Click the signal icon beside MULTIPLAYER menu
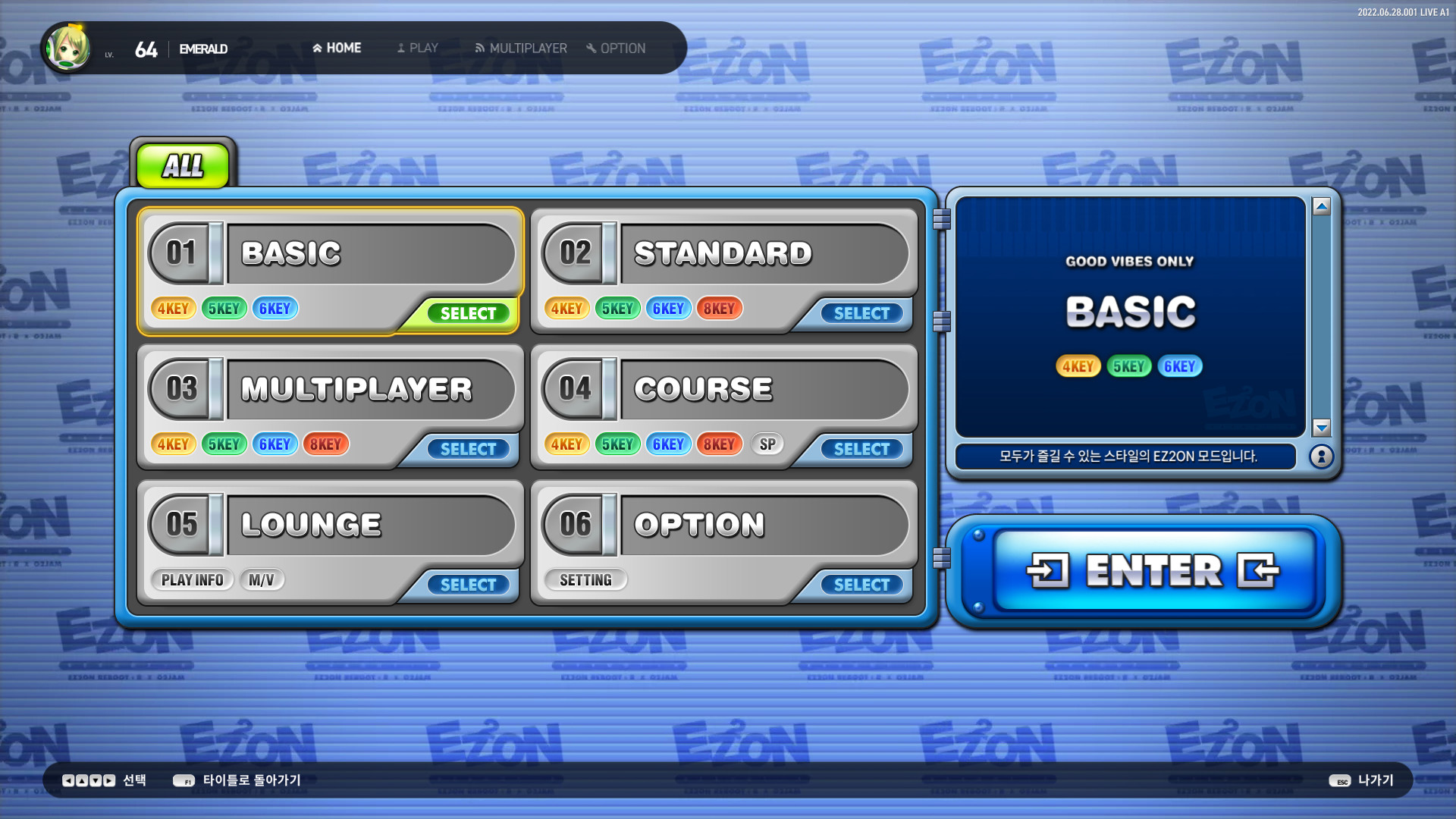Viewport: 1456px width, 819px height. [479, 48]
